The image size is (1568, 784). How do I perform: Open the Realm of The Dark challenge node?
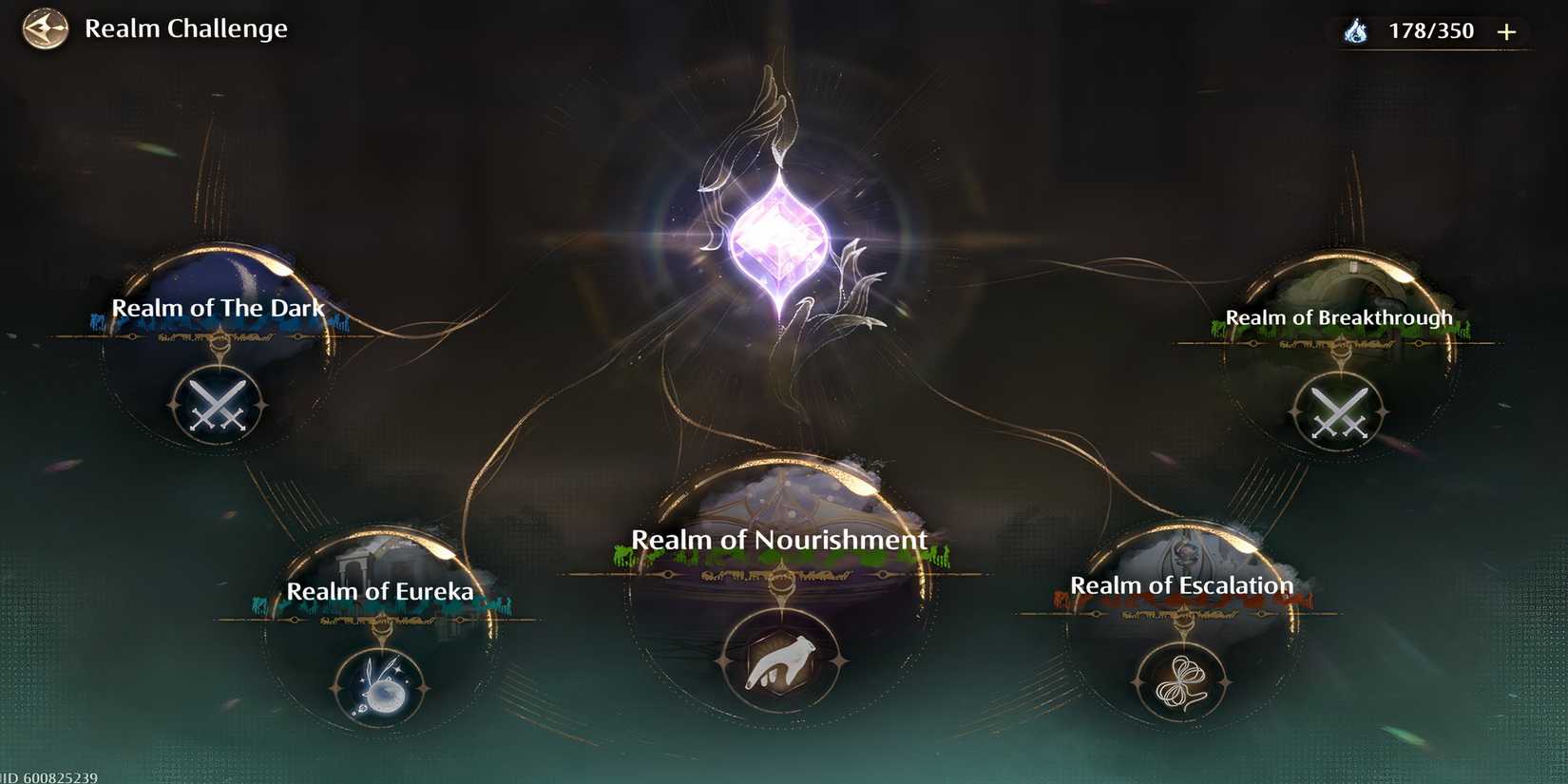point(219,307)
